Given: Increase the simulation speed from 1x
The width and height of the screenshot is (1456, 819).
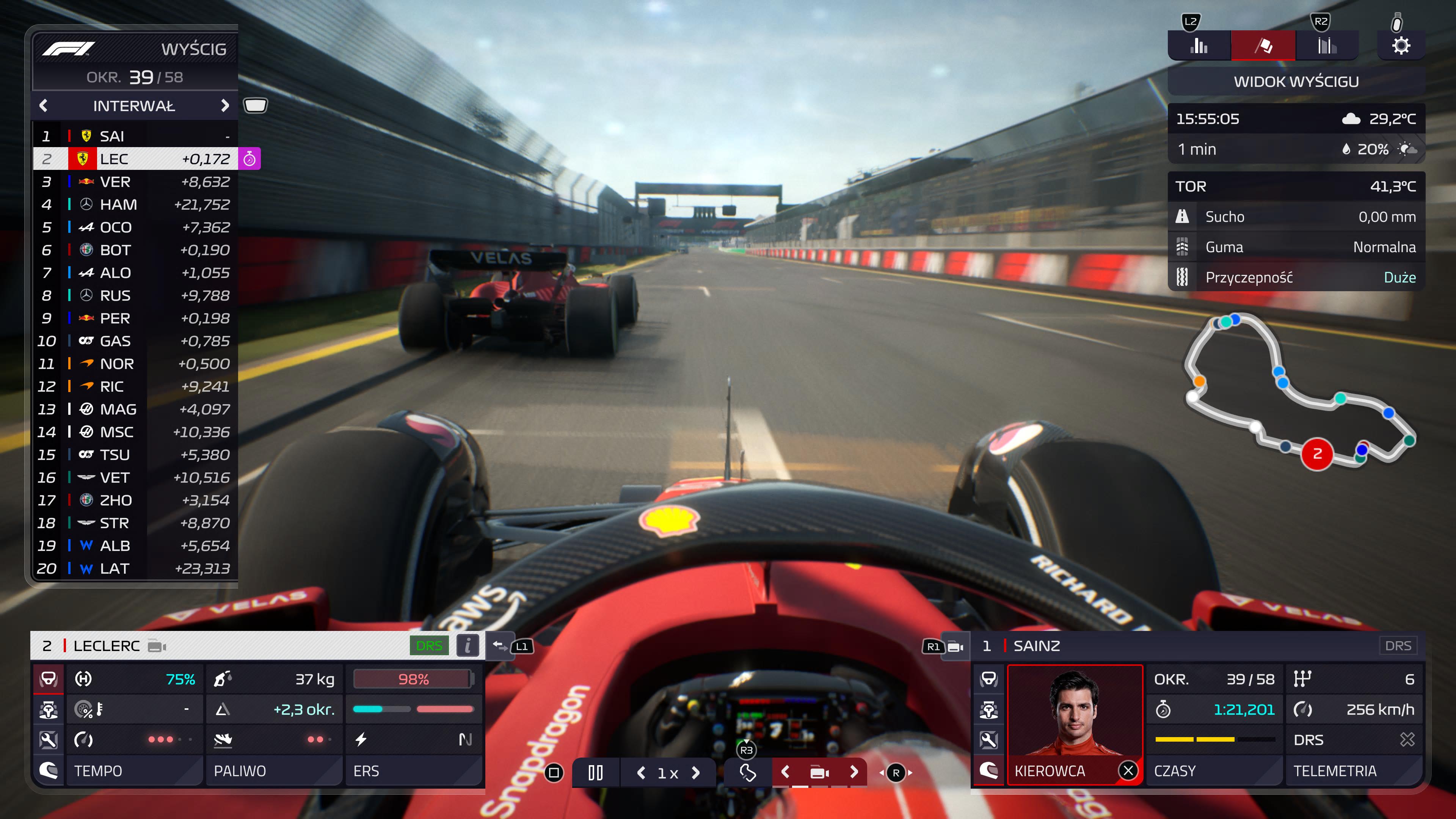Looking at the screenshot, I should (696, 773).
